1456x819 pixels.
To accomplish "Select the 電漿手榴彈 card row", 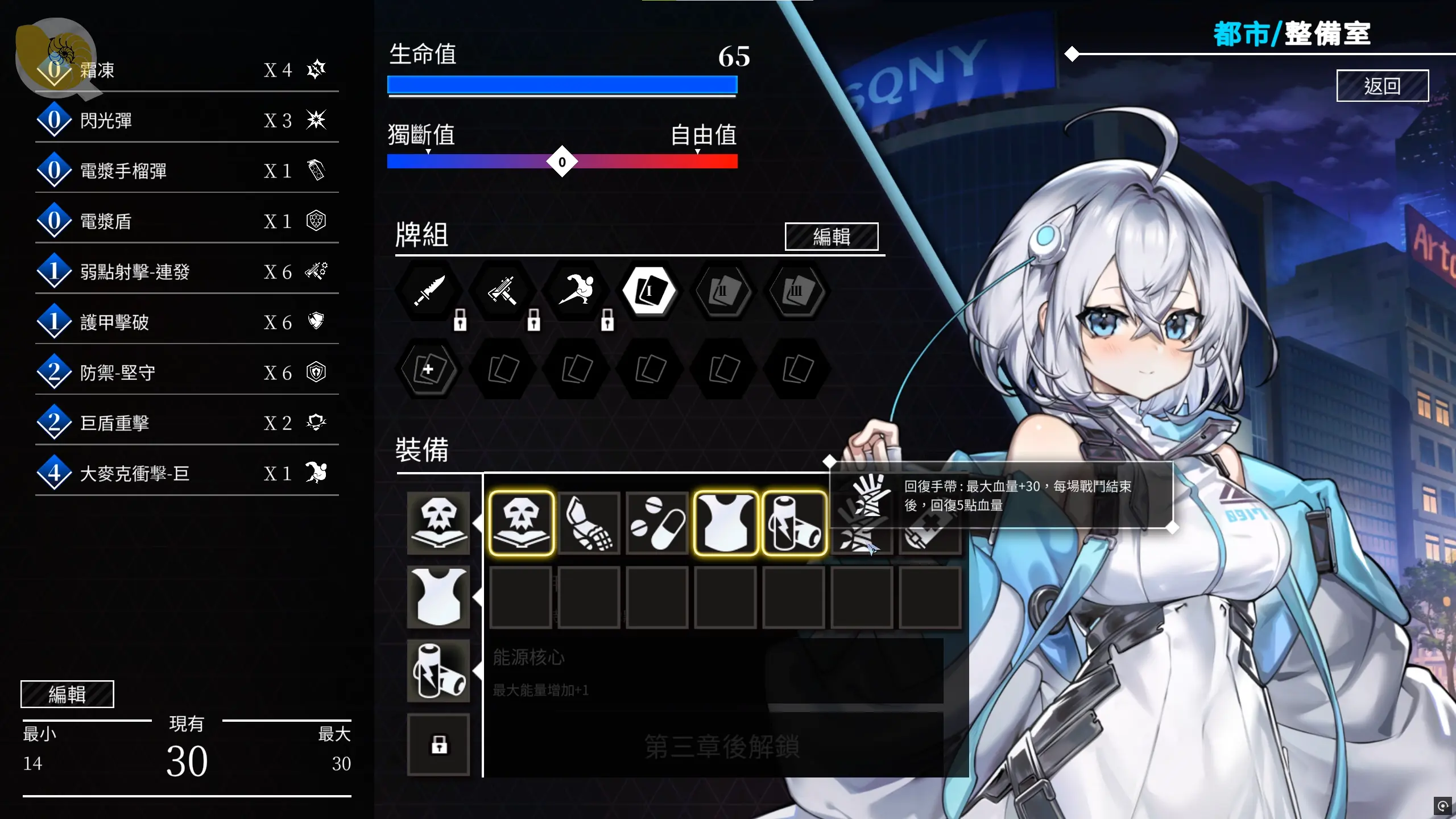I will coord(187,171).
